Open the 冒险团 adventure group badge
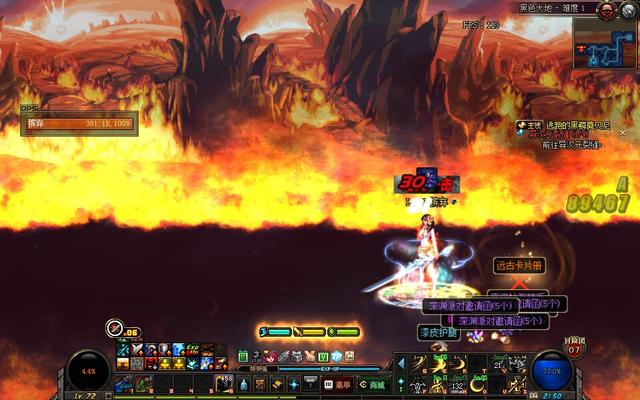This screenshot has height=400, width=640. pos(574,346)
